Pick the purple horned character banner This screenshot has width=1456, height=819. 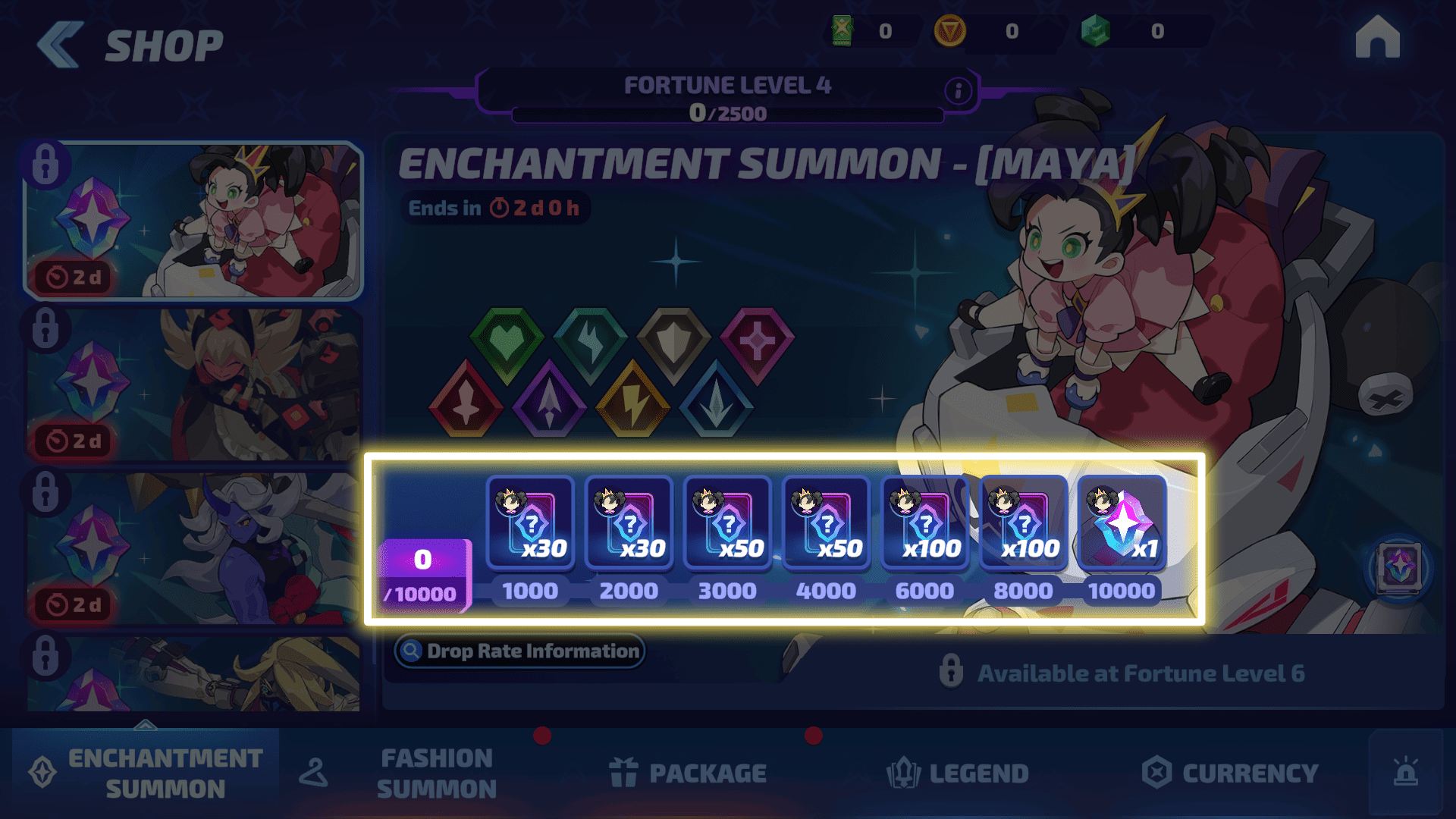pyautogui.click(x=193, y=549)
